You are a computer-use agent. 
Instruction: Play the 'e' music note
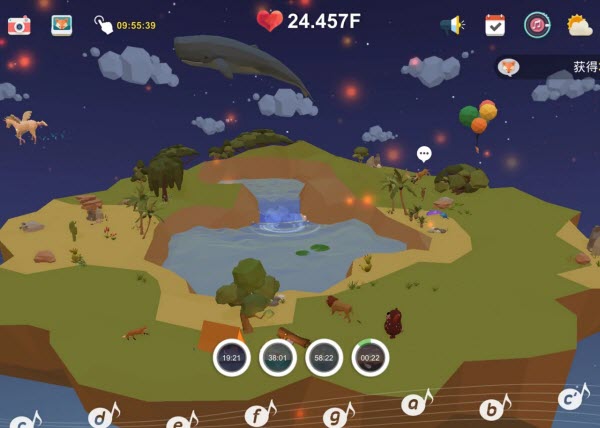coord(180,421)
